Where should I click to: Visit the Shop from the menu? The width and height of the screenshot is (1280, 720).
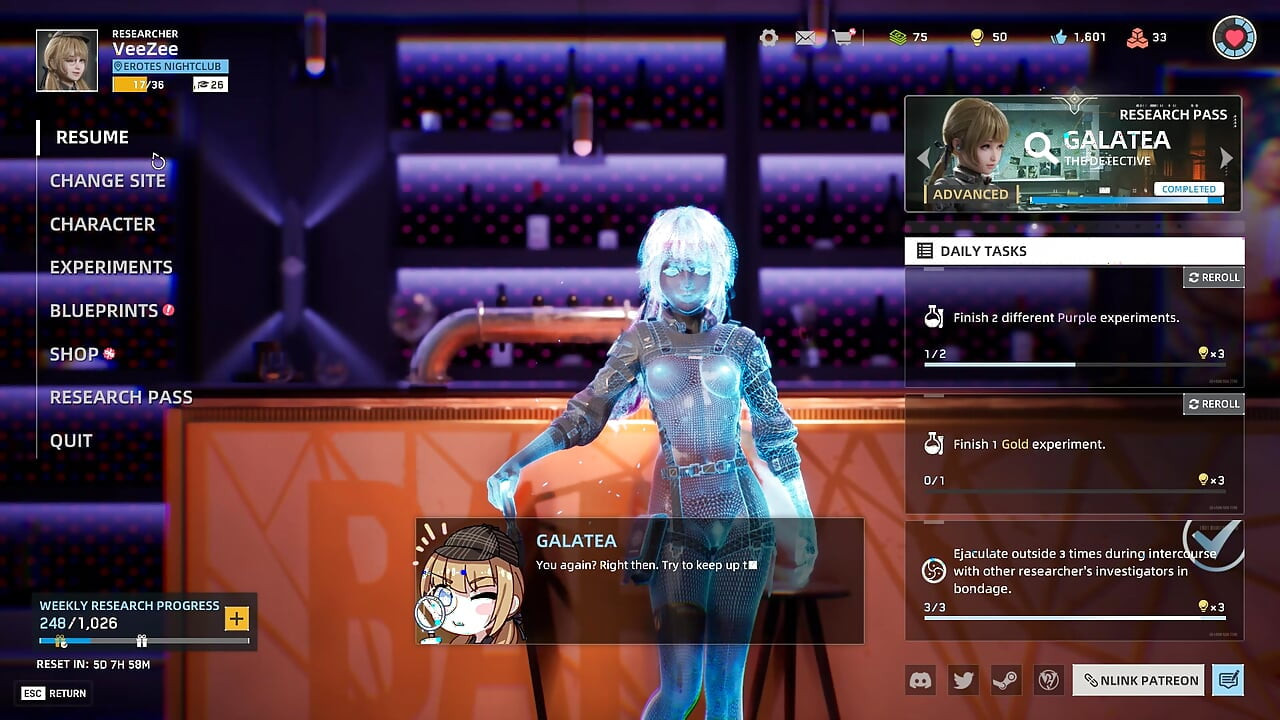[74, 354]
